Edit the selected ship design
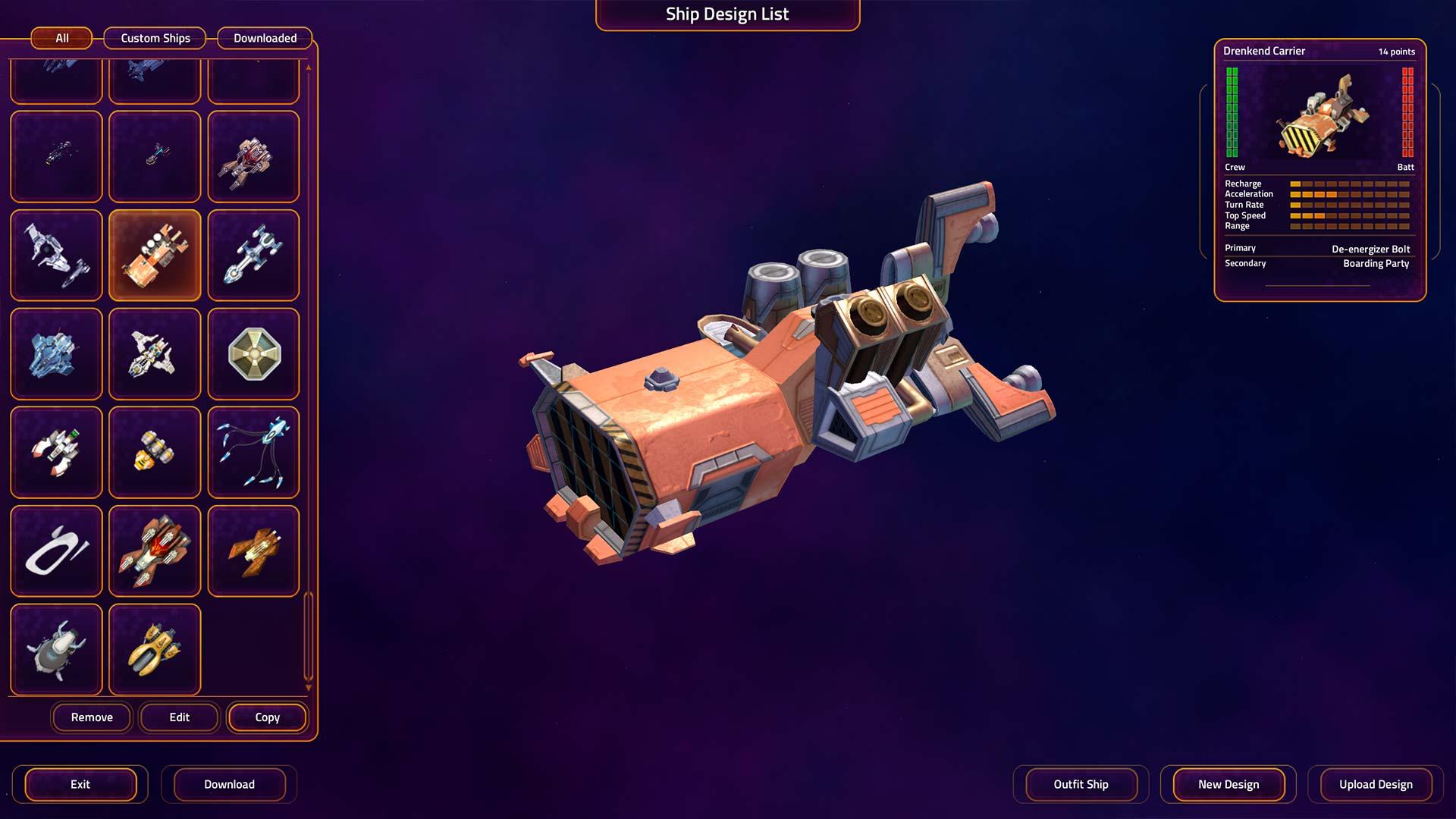The height and width of the screenshot is (819, 1456). (x=180, y=717)
